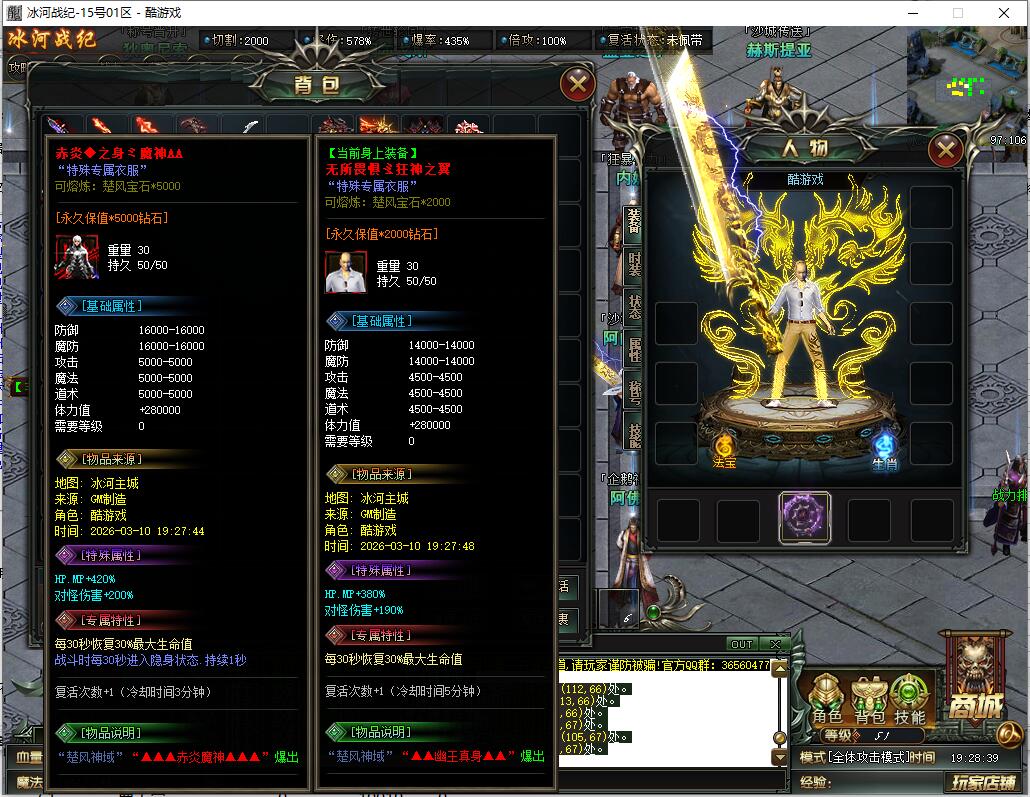Screen dimensions: 1030x797
Task: Minimize the game window
Action: 912,13
